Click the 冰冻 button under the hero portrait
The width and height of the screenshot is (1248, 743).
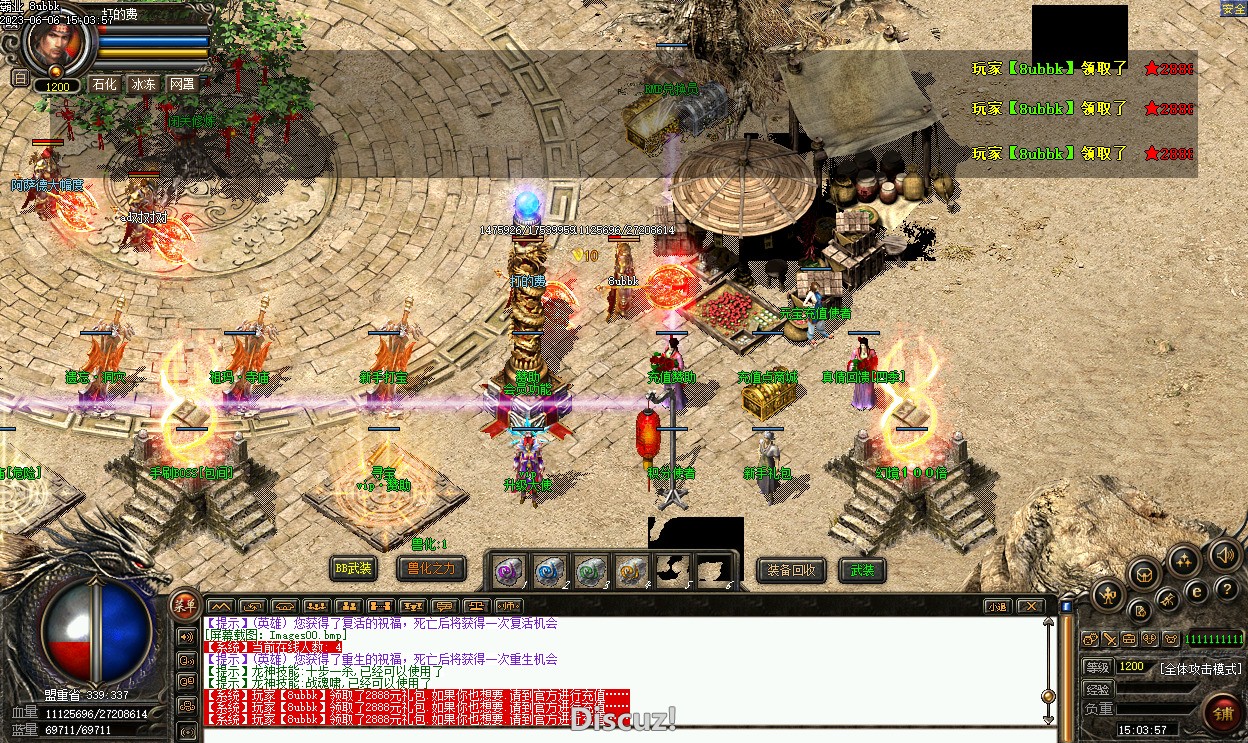pyautogui.click(x=143, y=84)
